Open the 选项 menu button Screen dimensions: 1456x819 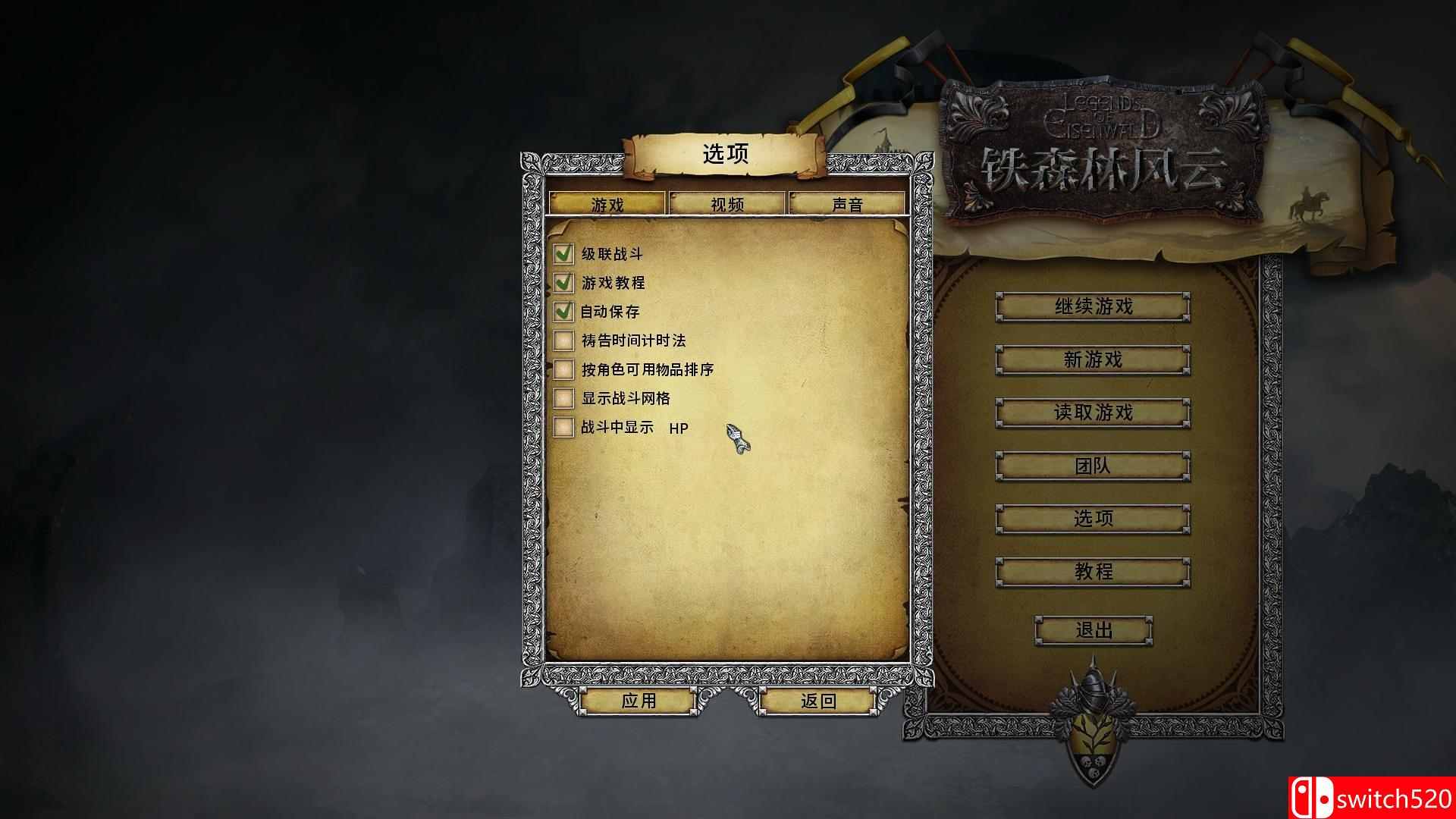pyautogui.click(x=1093, y=519)
